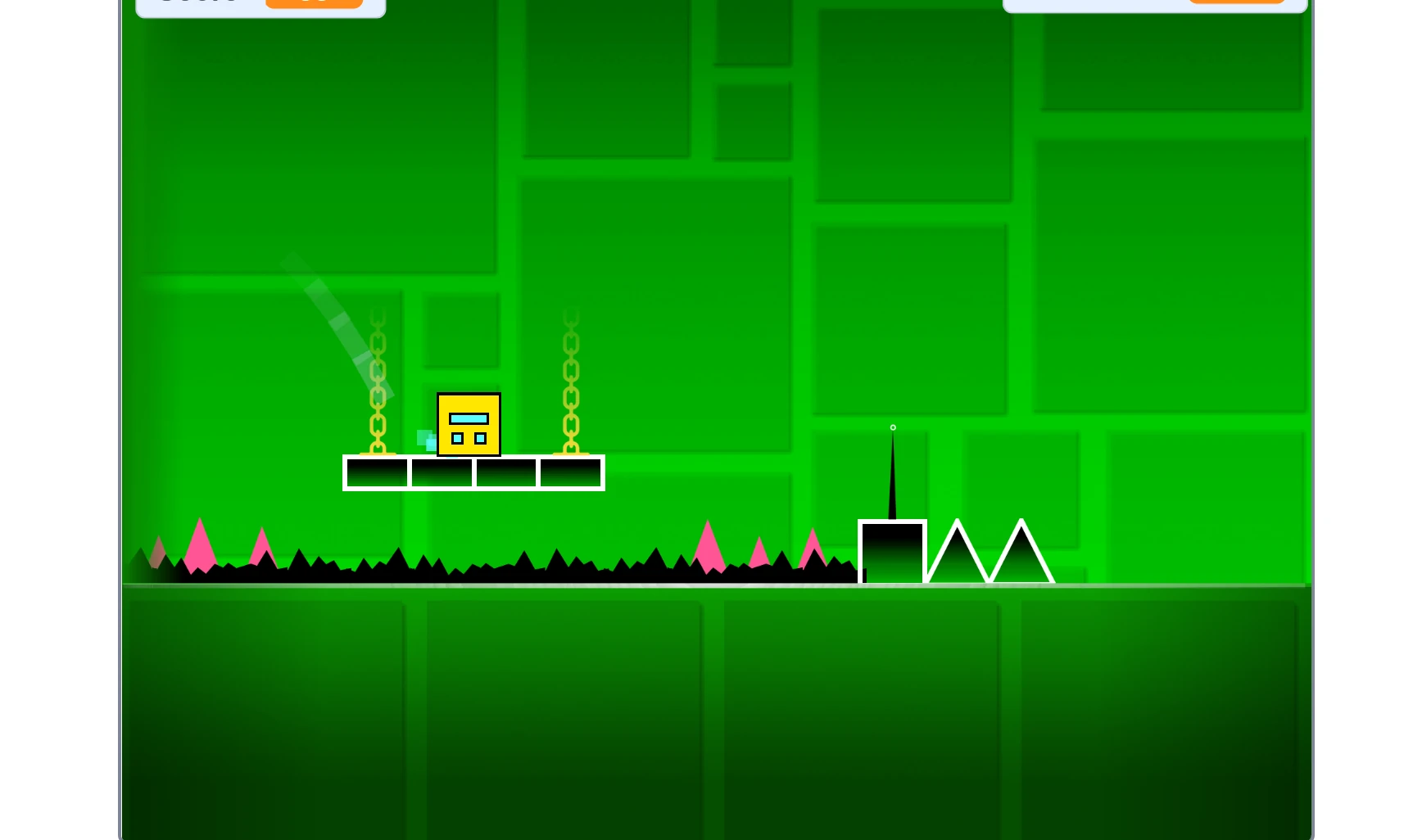Click the tiny circle above the tall spike
This screenshot has height=840, width=1404.
coord(893,427)
